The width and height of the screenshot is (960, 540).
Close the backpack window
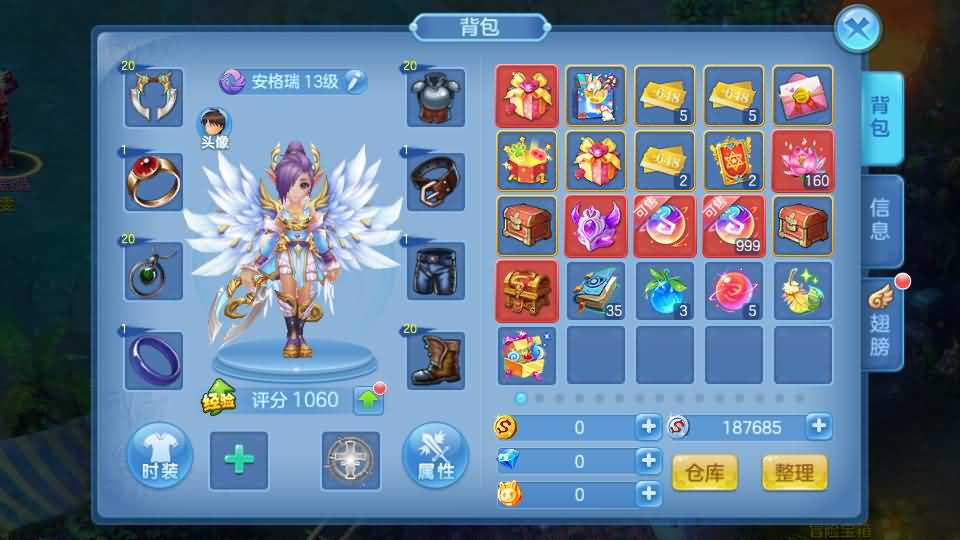tap(857, 30)
